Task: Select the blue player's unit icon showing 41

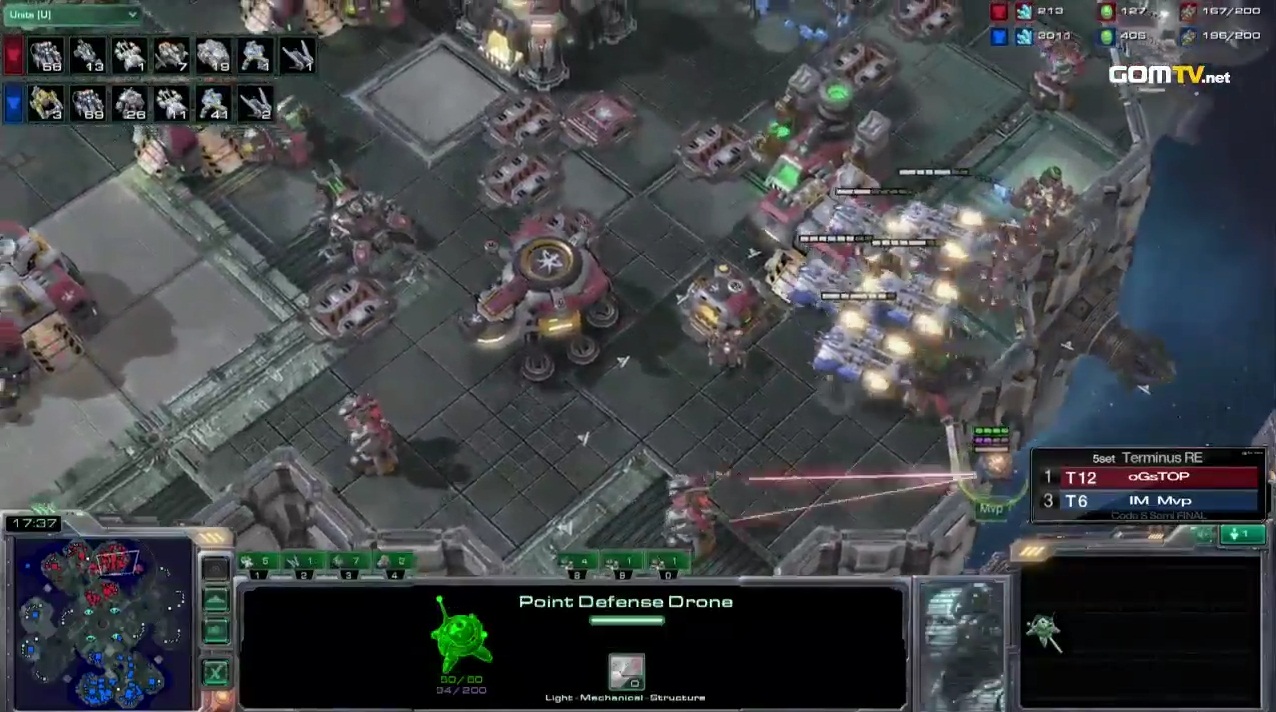Action: pyautogui.click(x=214, y=103)
